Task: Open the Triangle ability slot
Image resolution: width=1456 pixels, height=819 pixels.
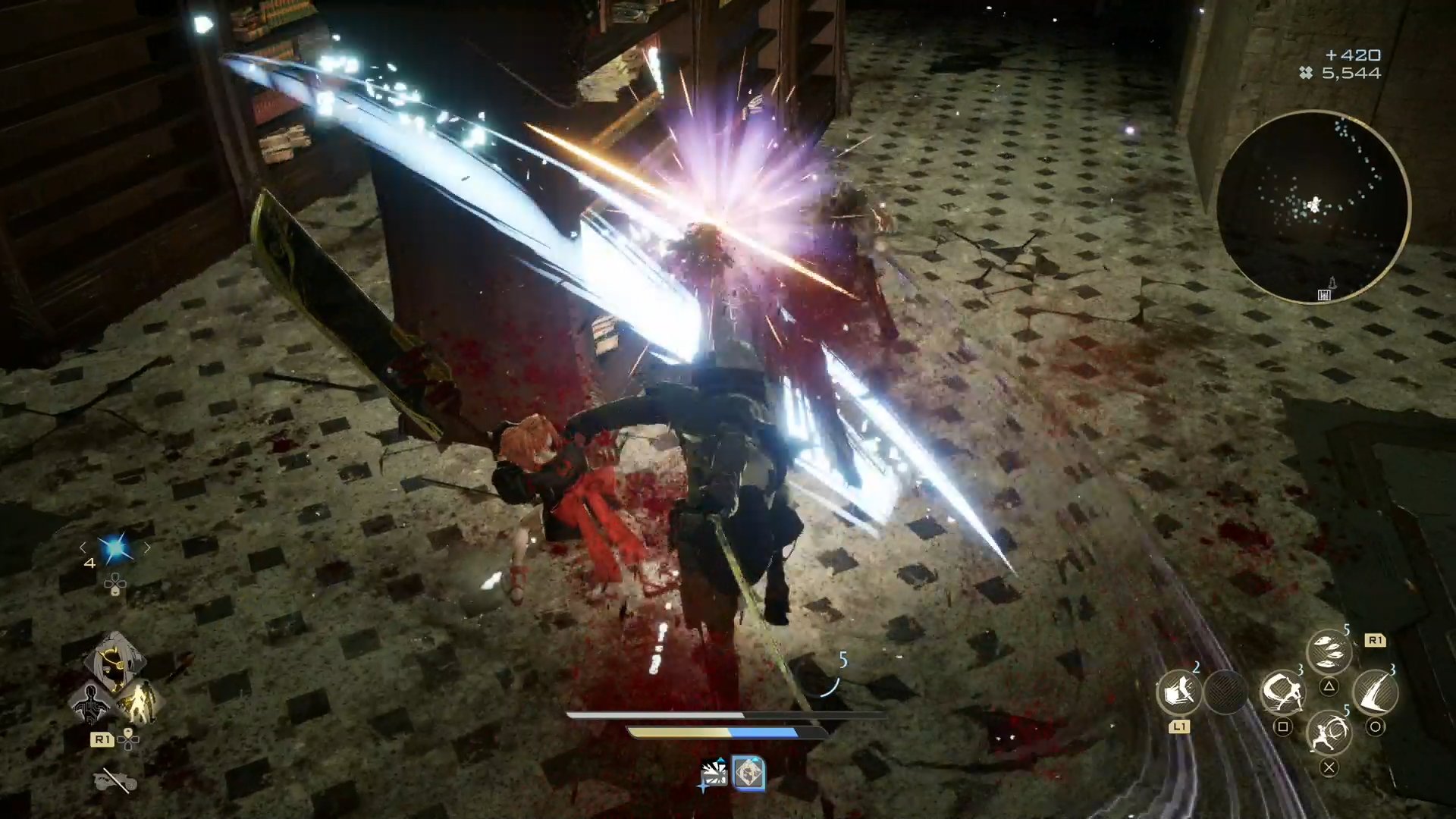Action: (x=1330, y=687)
